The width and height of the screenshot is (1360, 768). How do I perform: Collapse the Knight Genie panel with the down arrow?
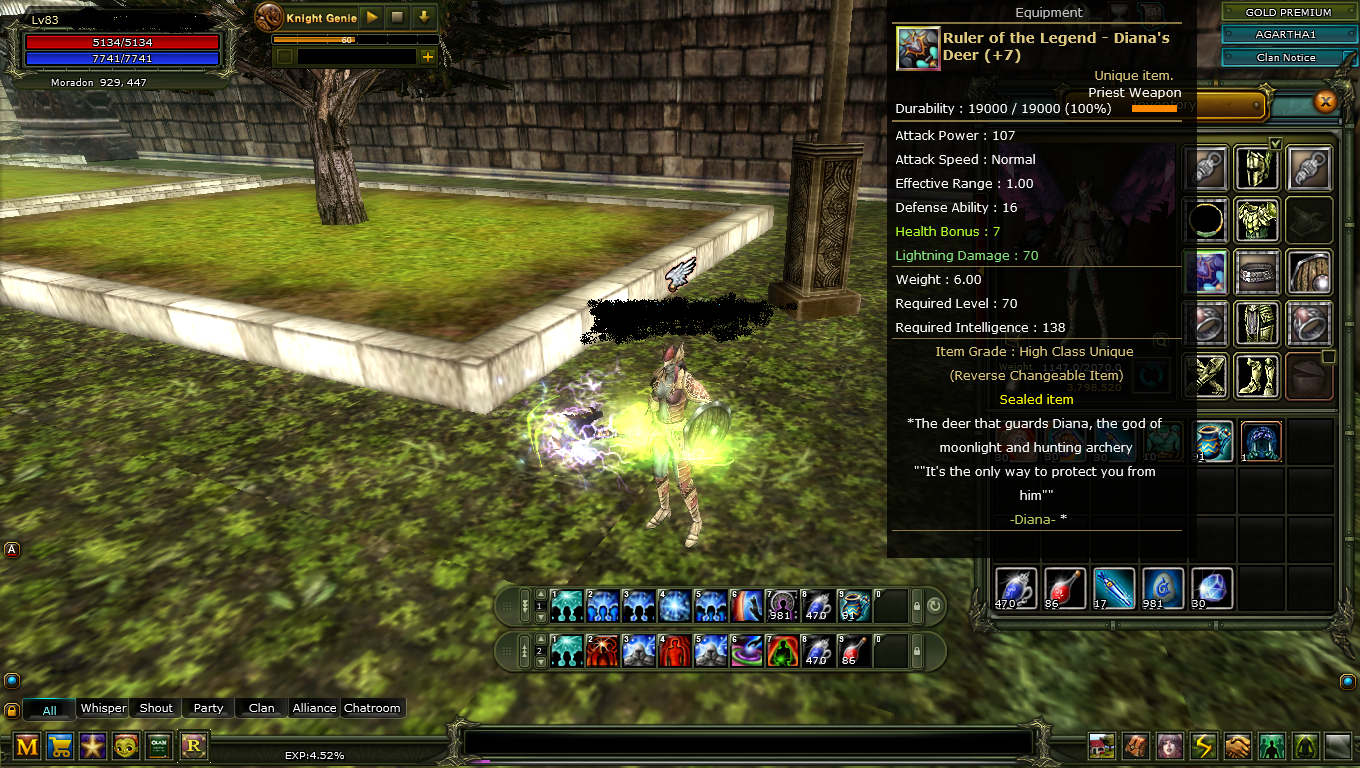coord(424,17)
